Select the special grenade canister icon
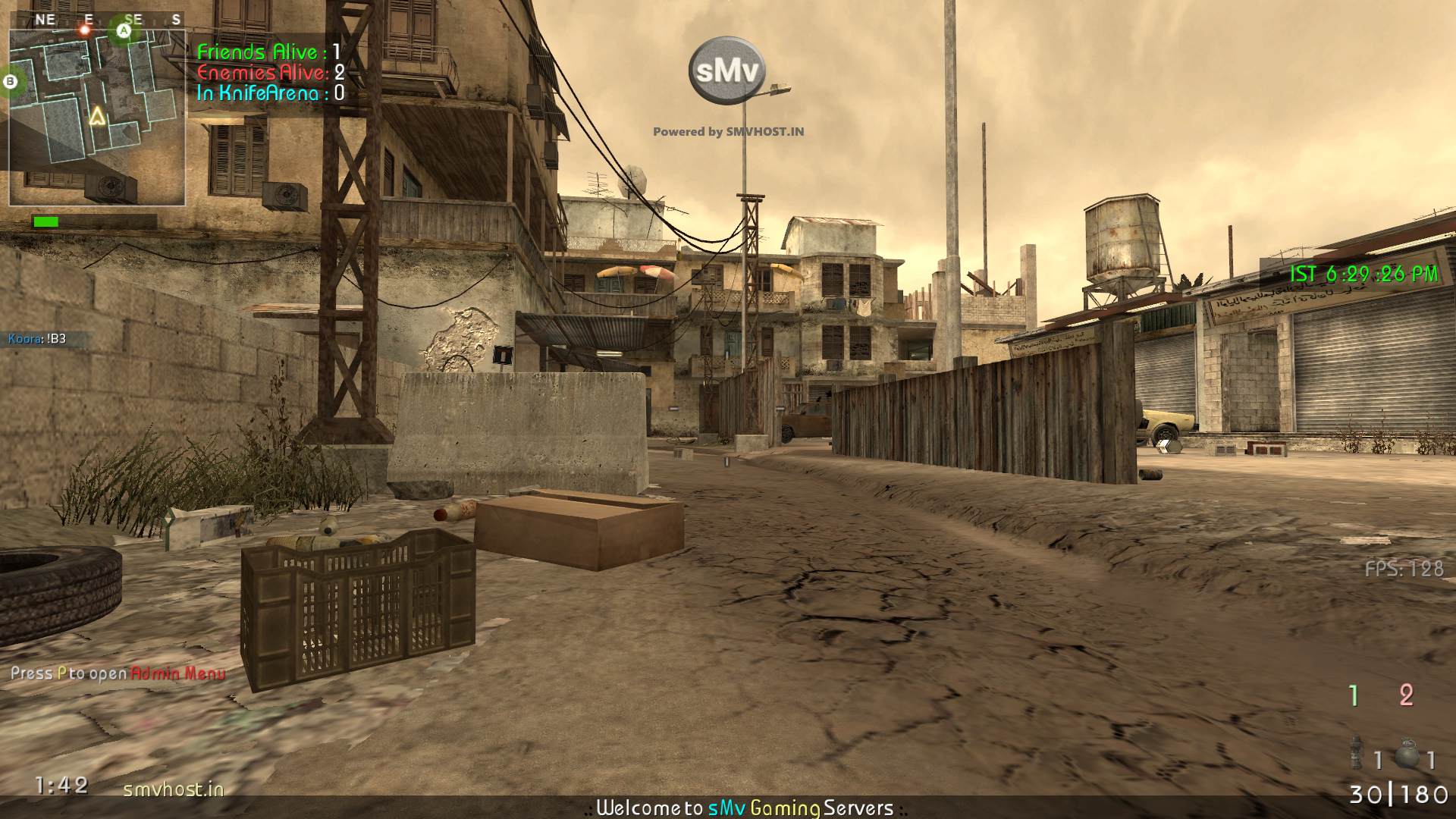 pos(1357,754)
